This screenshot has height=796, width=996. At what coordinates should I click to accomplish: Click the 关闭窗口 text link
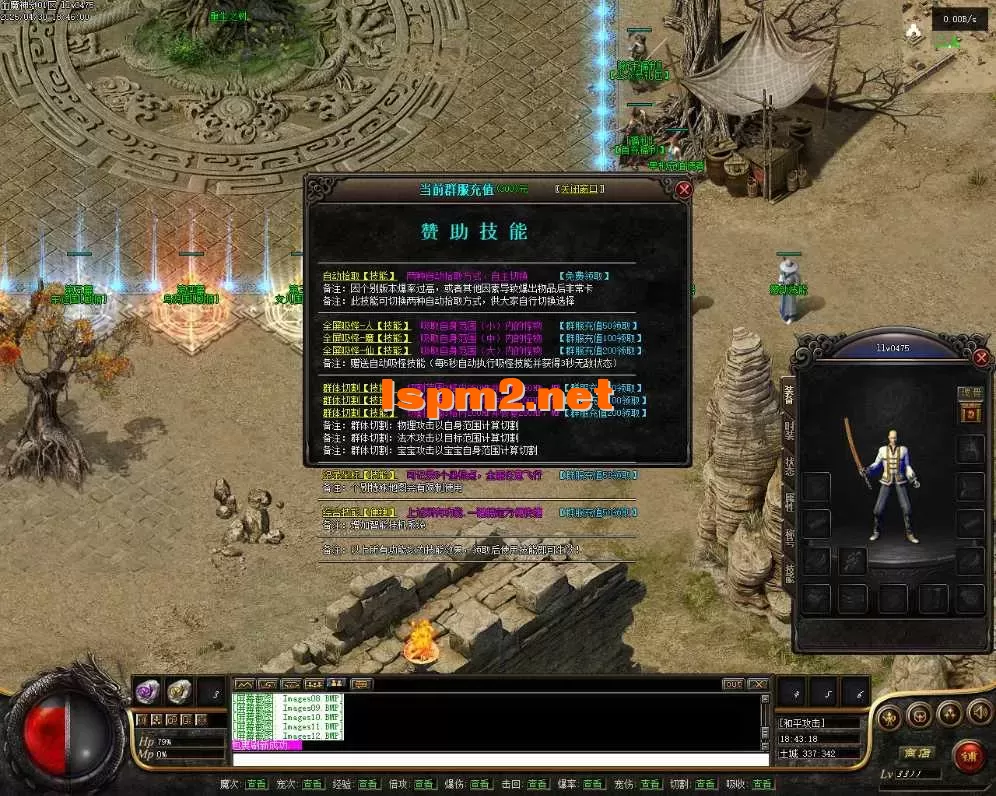pyautogui.click(x=580, y=189)
